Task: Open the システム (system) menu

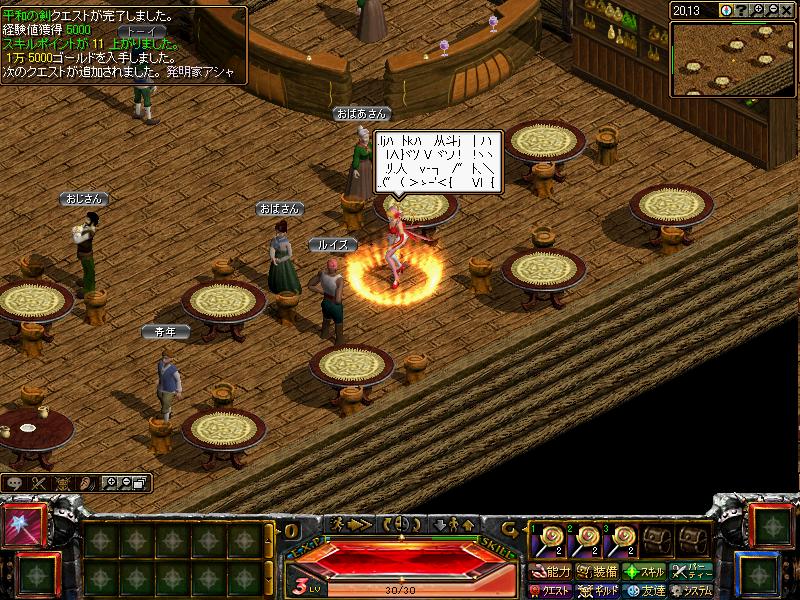Action: tap(691, 591)
